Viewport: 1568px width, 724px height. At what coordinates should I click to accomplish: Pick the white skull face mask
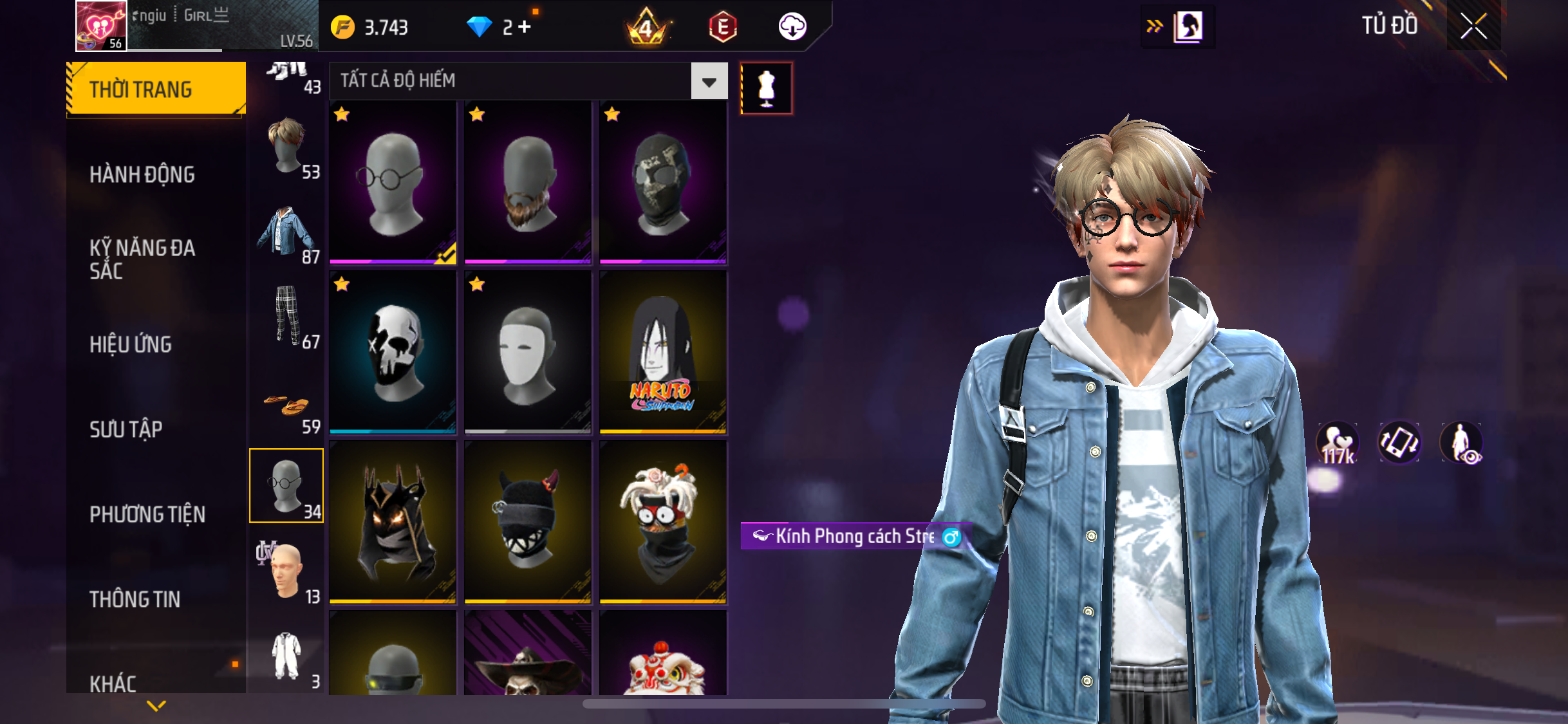393,352
